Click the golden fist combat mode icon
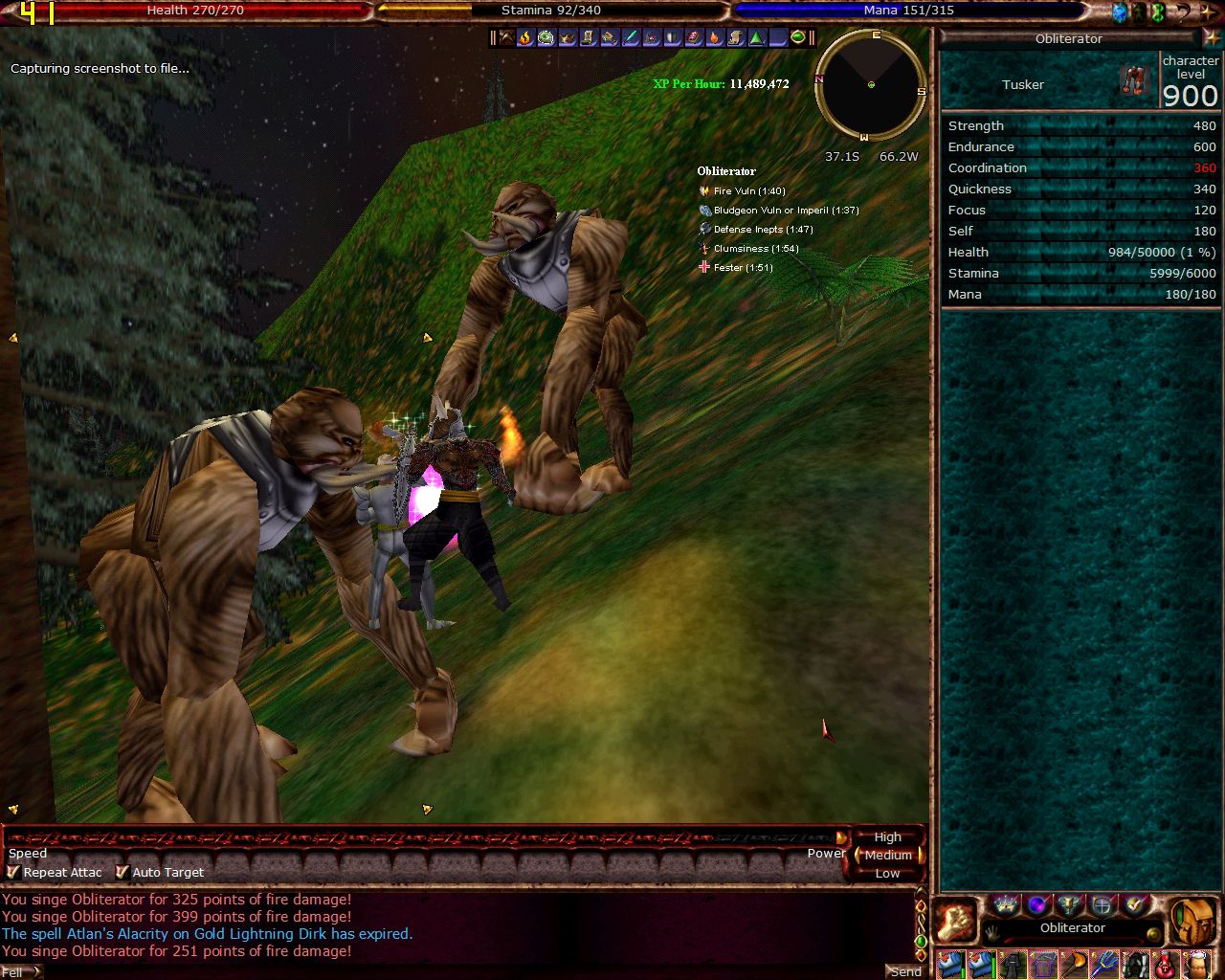1225x980 pixels. [x=955, y=922]
